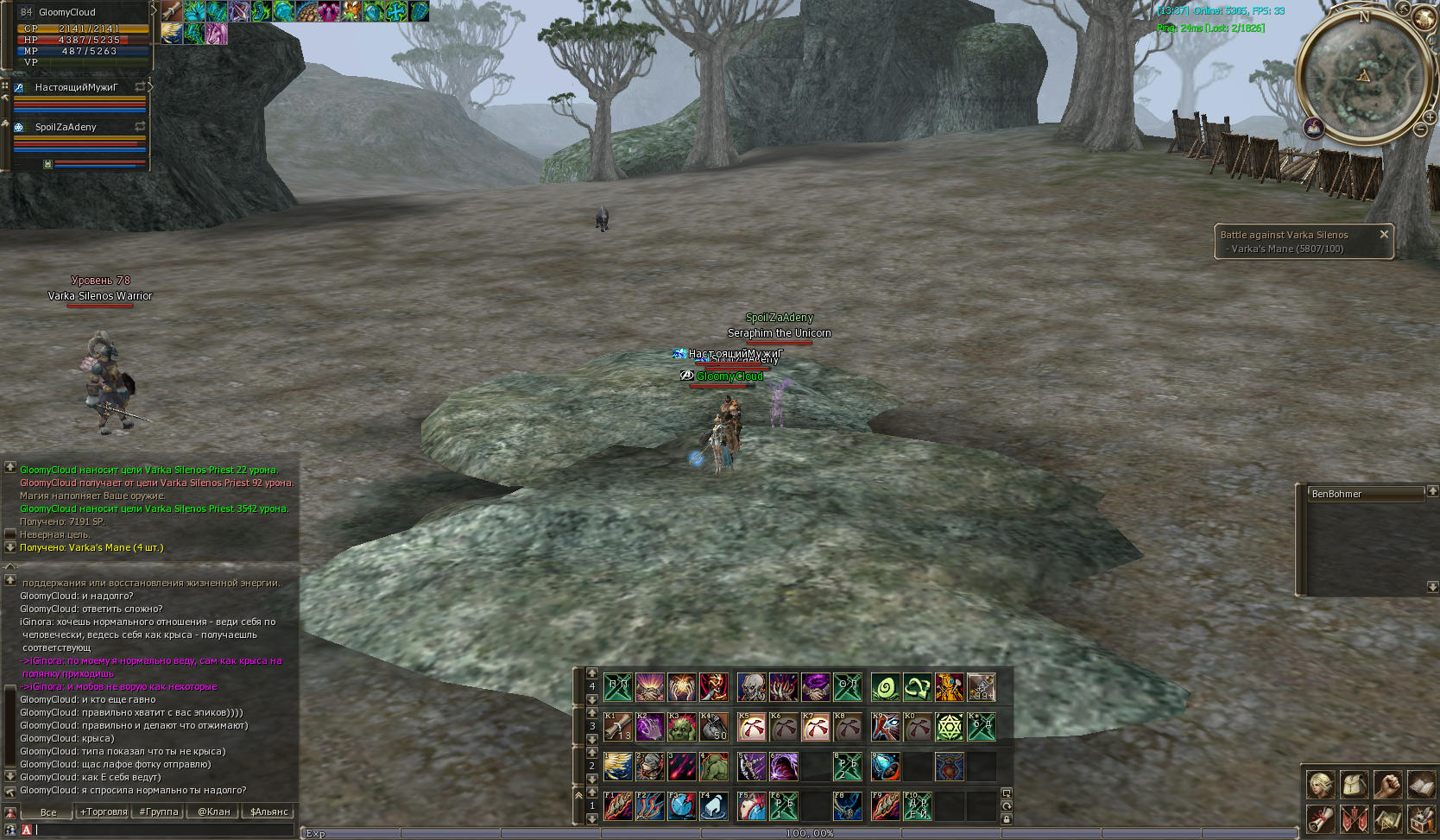Use the F4 white figure skill
Image resolution: width=1440 pixels, height=840 pixels.
click(714, 806)
